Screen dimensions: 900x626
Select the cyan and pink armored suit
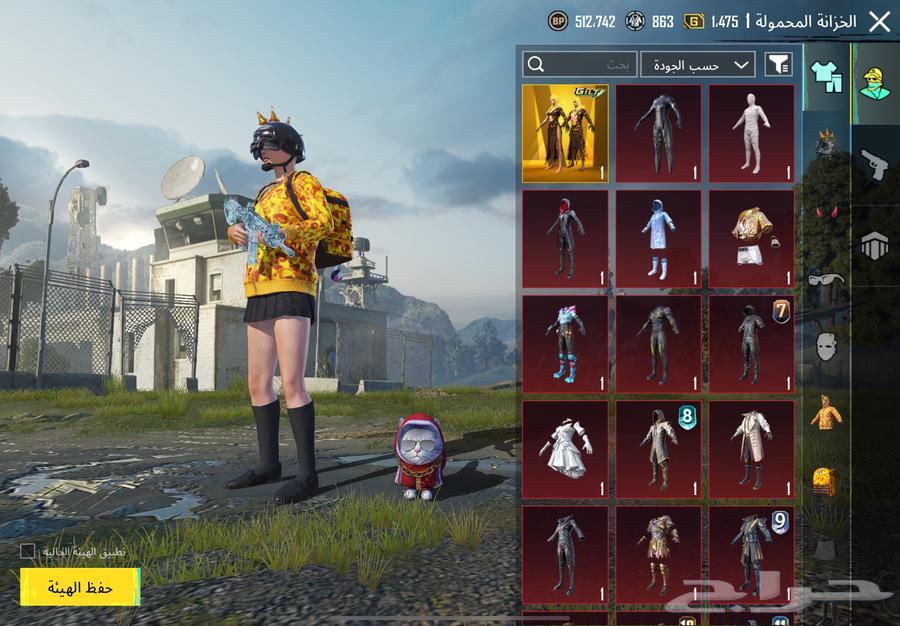(x=565, y=343)
